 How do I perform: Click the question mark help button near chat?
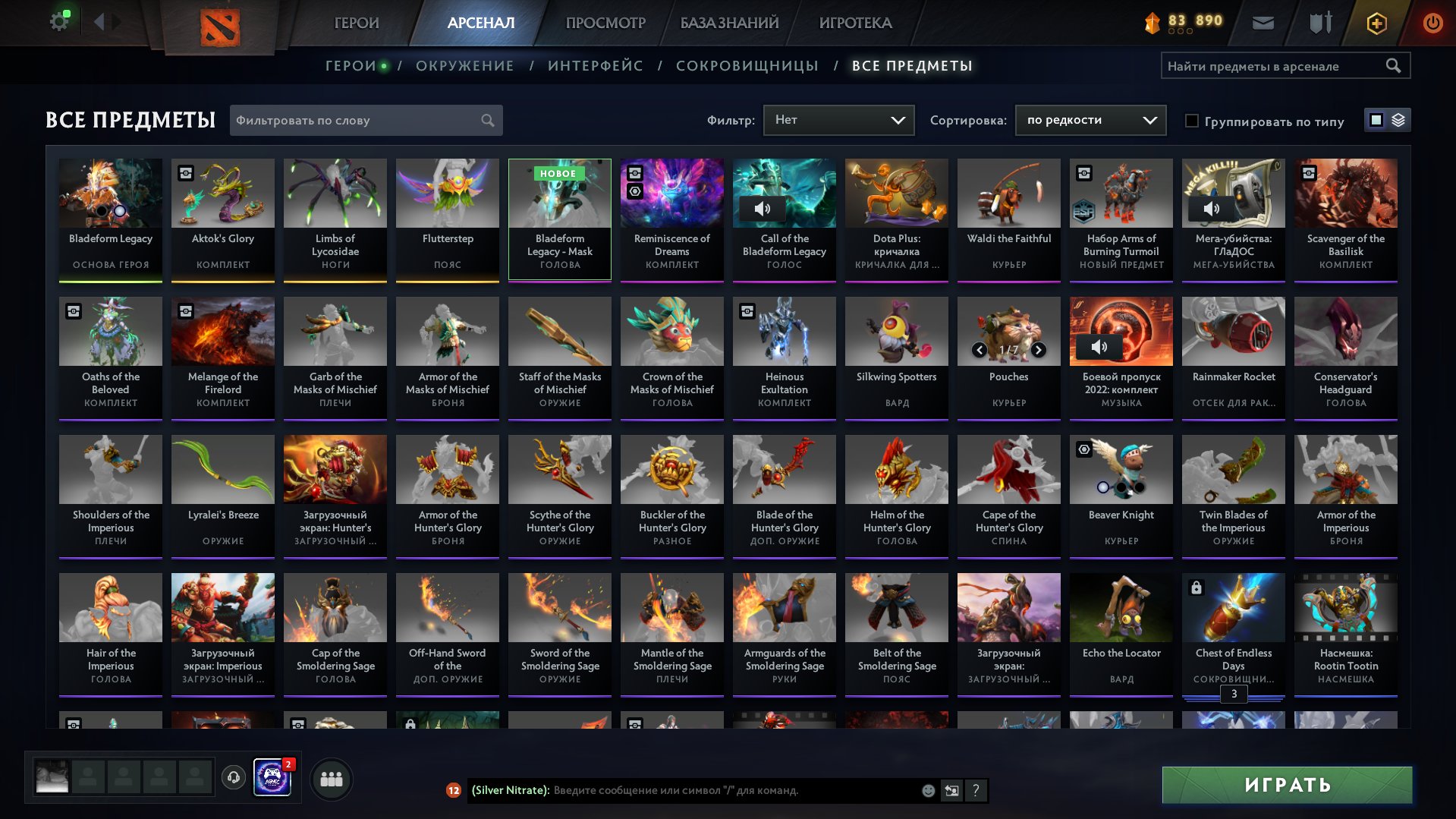point(975,791)
